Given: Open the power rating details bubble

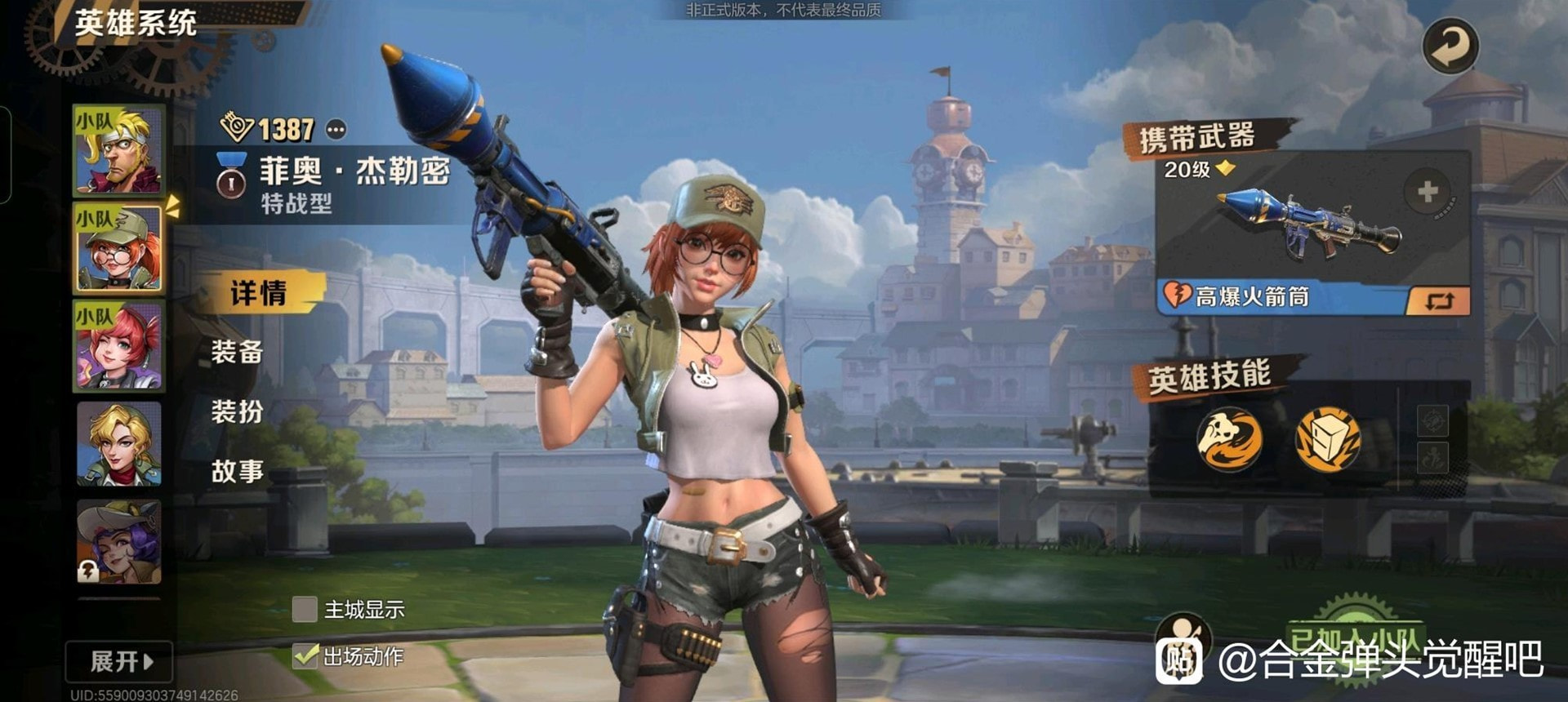Looking at the screenshot, I should click(336, 129).
